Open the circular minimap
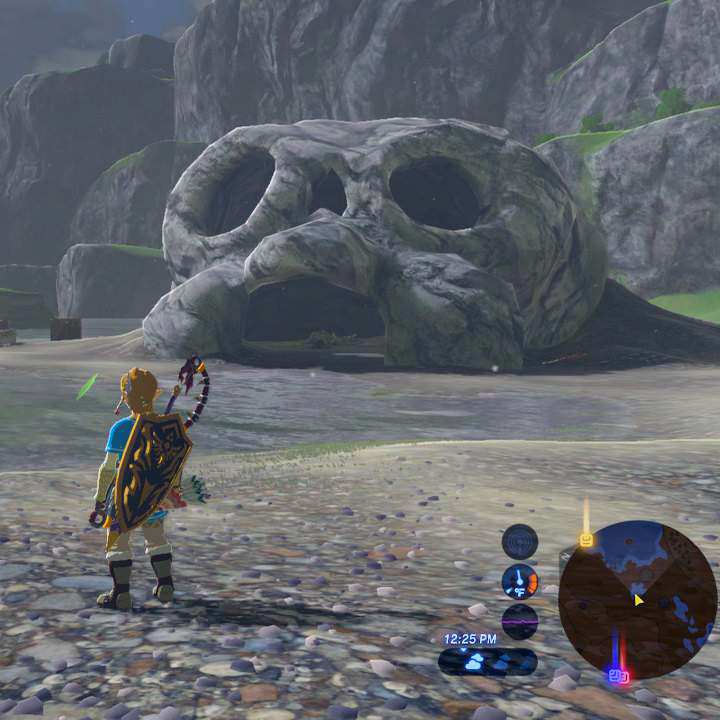Viewport: 720px width, 720px height. [x=637, y=600]
